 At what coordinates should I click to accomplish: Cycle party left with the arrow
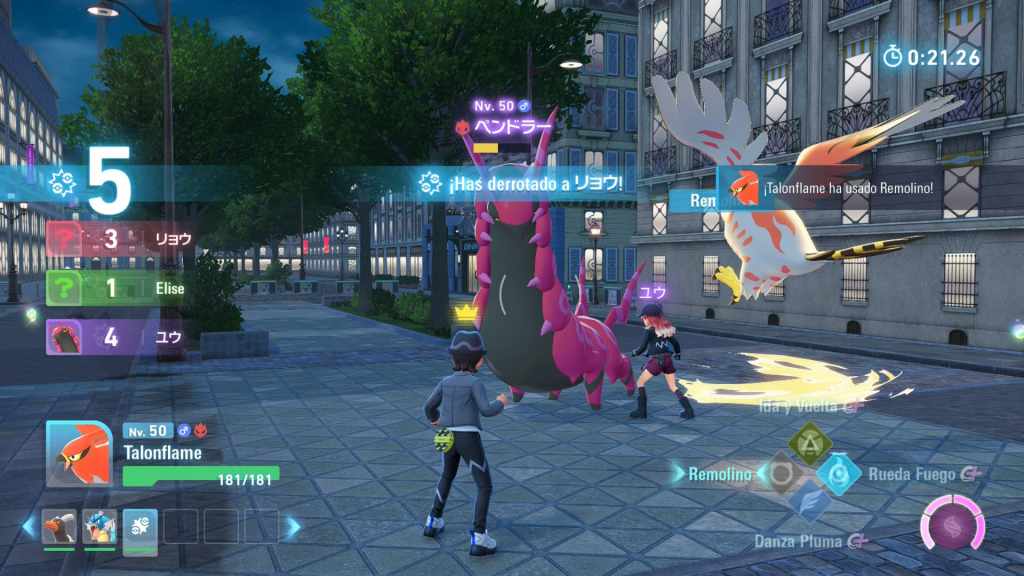coord(29,525)
